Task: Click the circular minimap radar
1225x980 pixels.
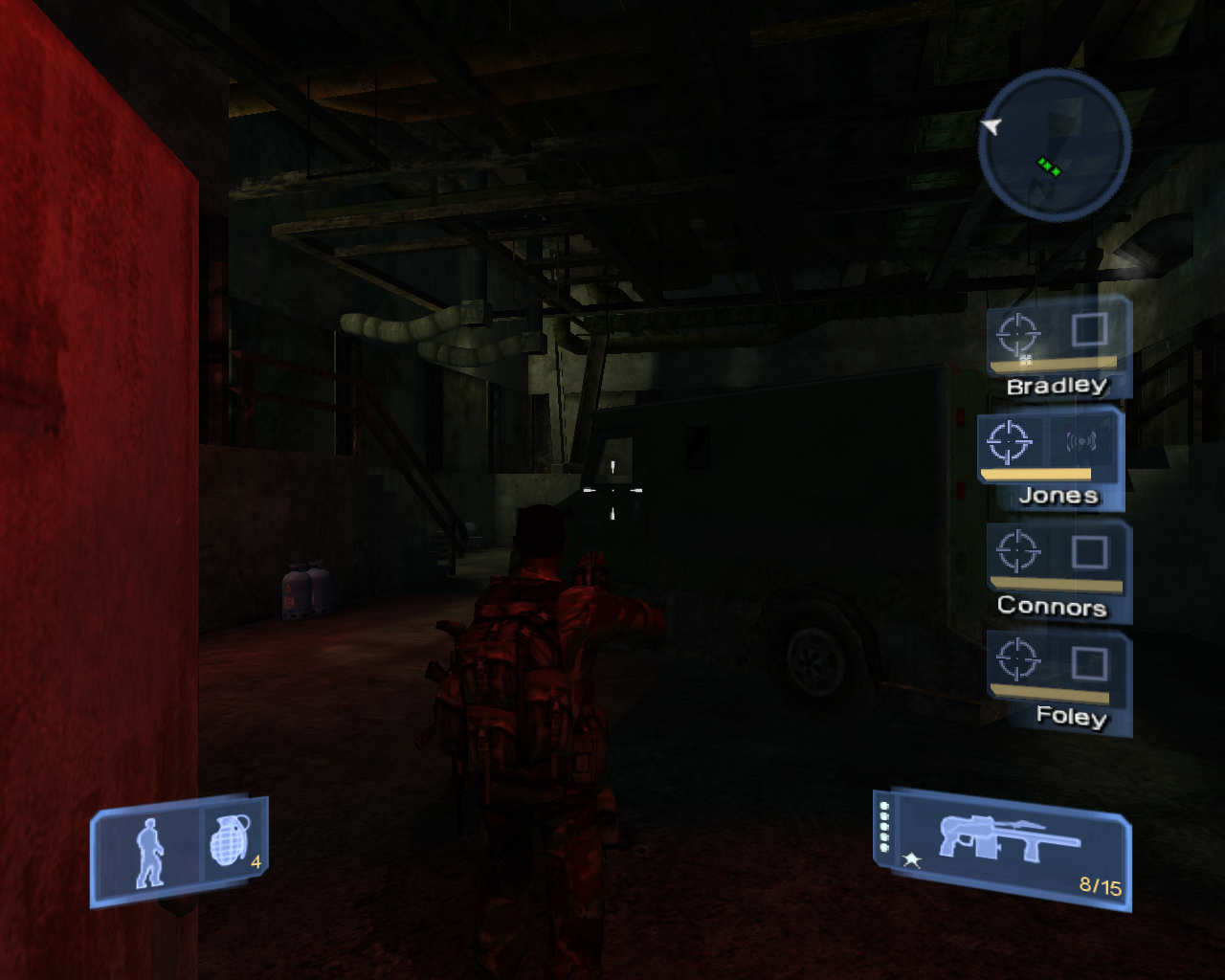Action: point(1054,145)
